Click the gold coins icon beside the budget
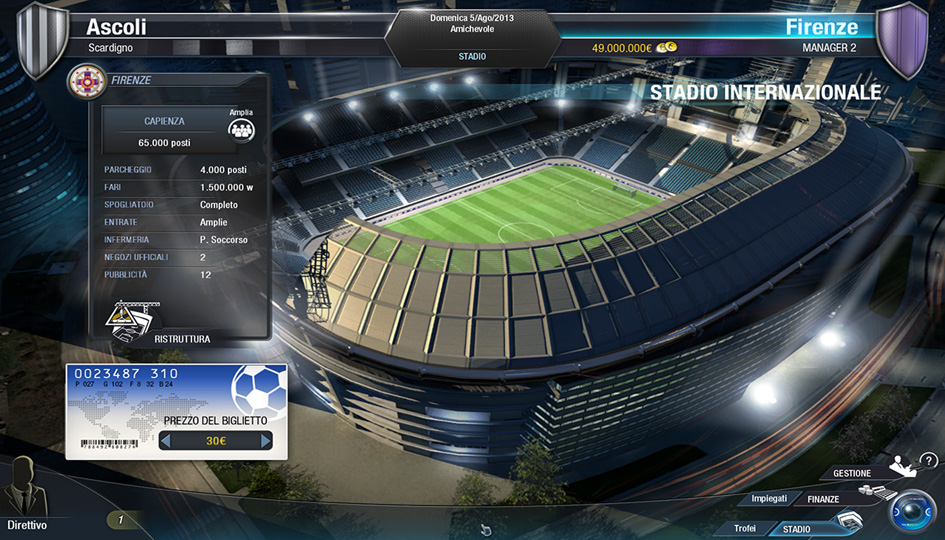Viewport: 945px width, 540px height. (666, 47)
